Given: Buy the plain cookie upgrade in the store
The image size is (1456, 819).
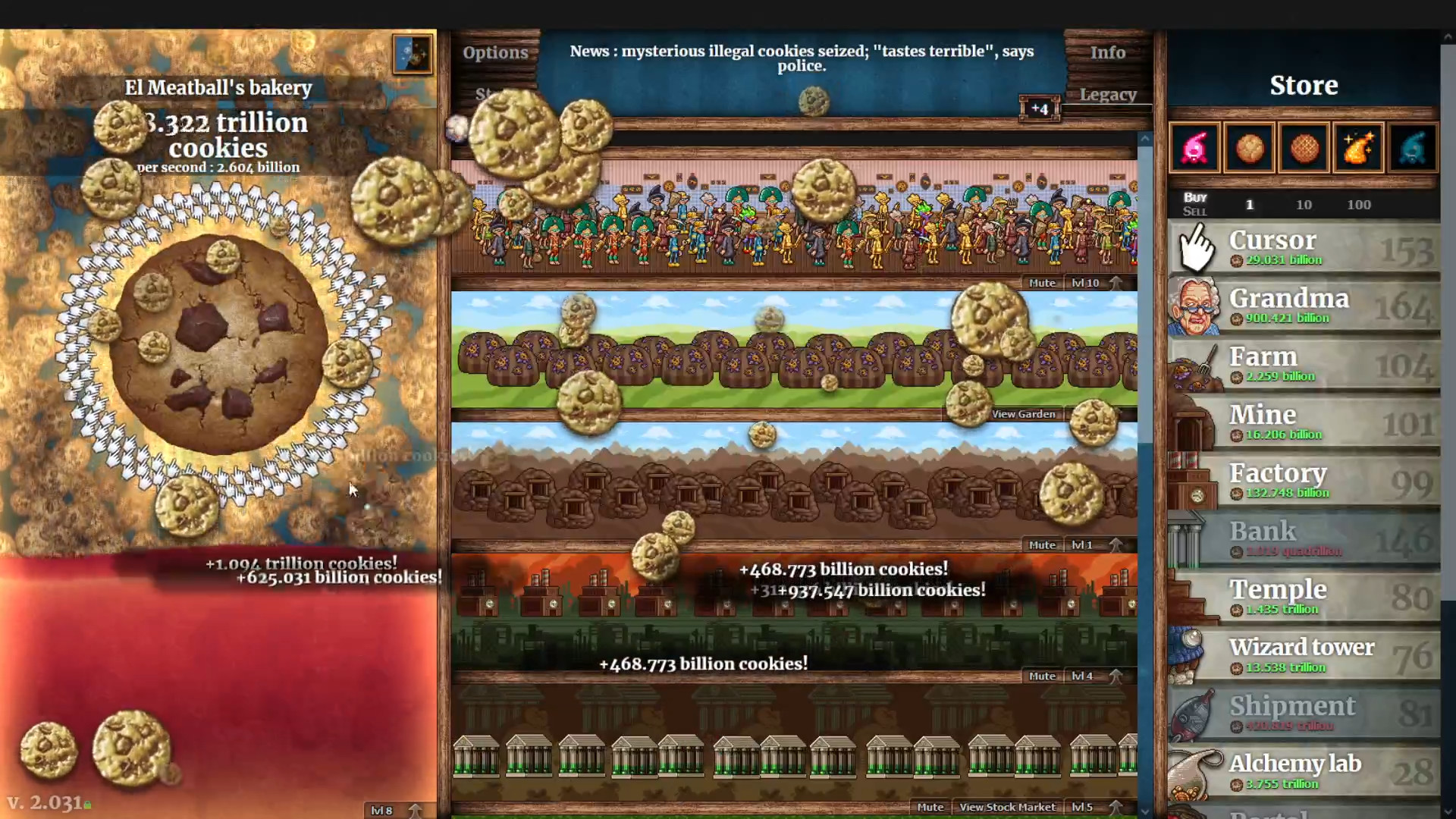Looking at the screenshot, I should [x=1250, y=146].
